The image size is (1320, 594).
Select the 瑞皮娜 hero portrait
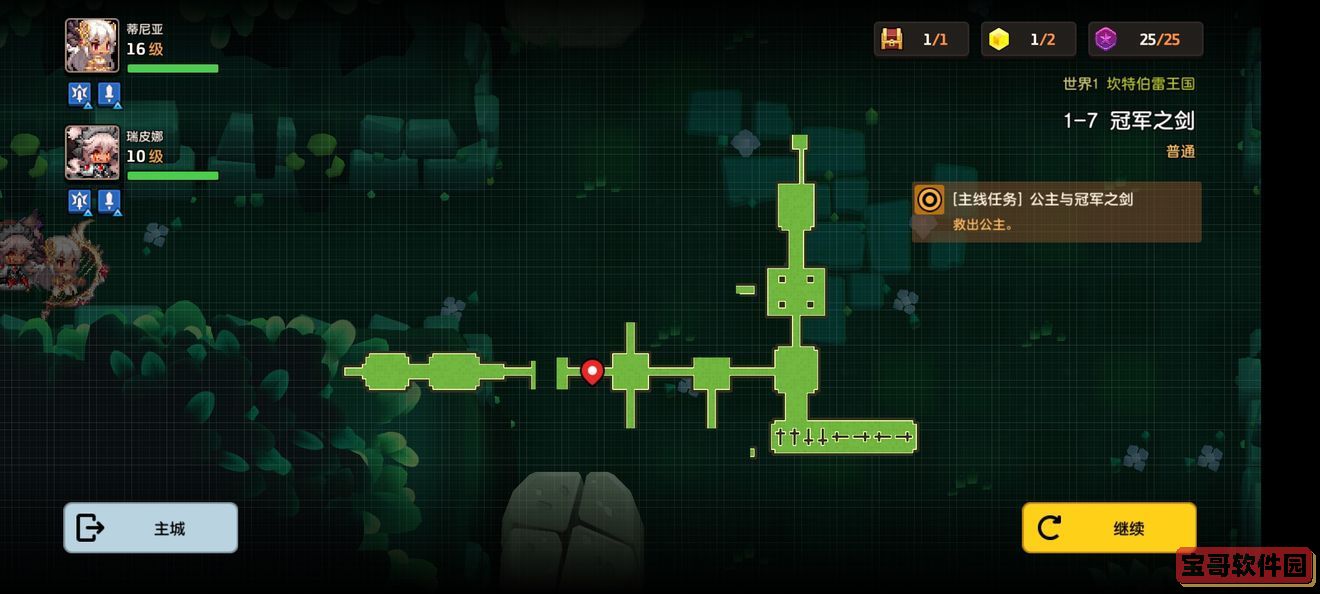[x=92, y=153]
